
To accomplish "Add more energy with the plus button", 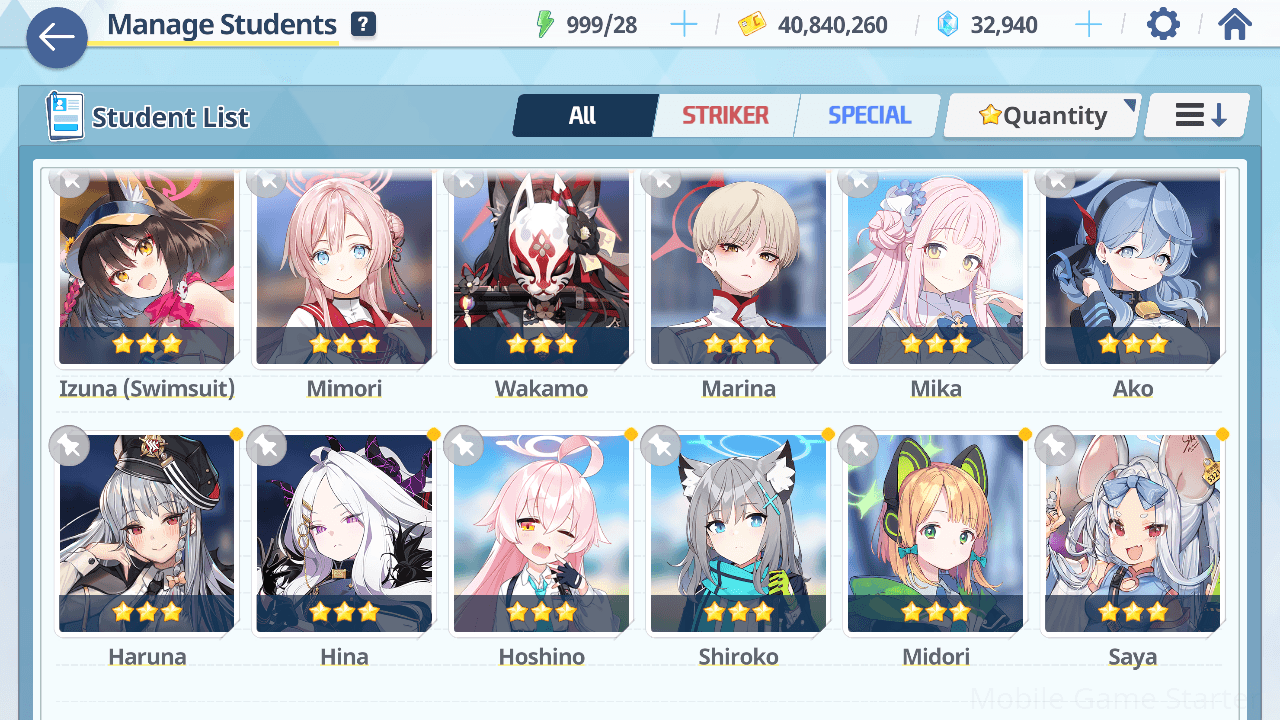I will coord(684,25).
